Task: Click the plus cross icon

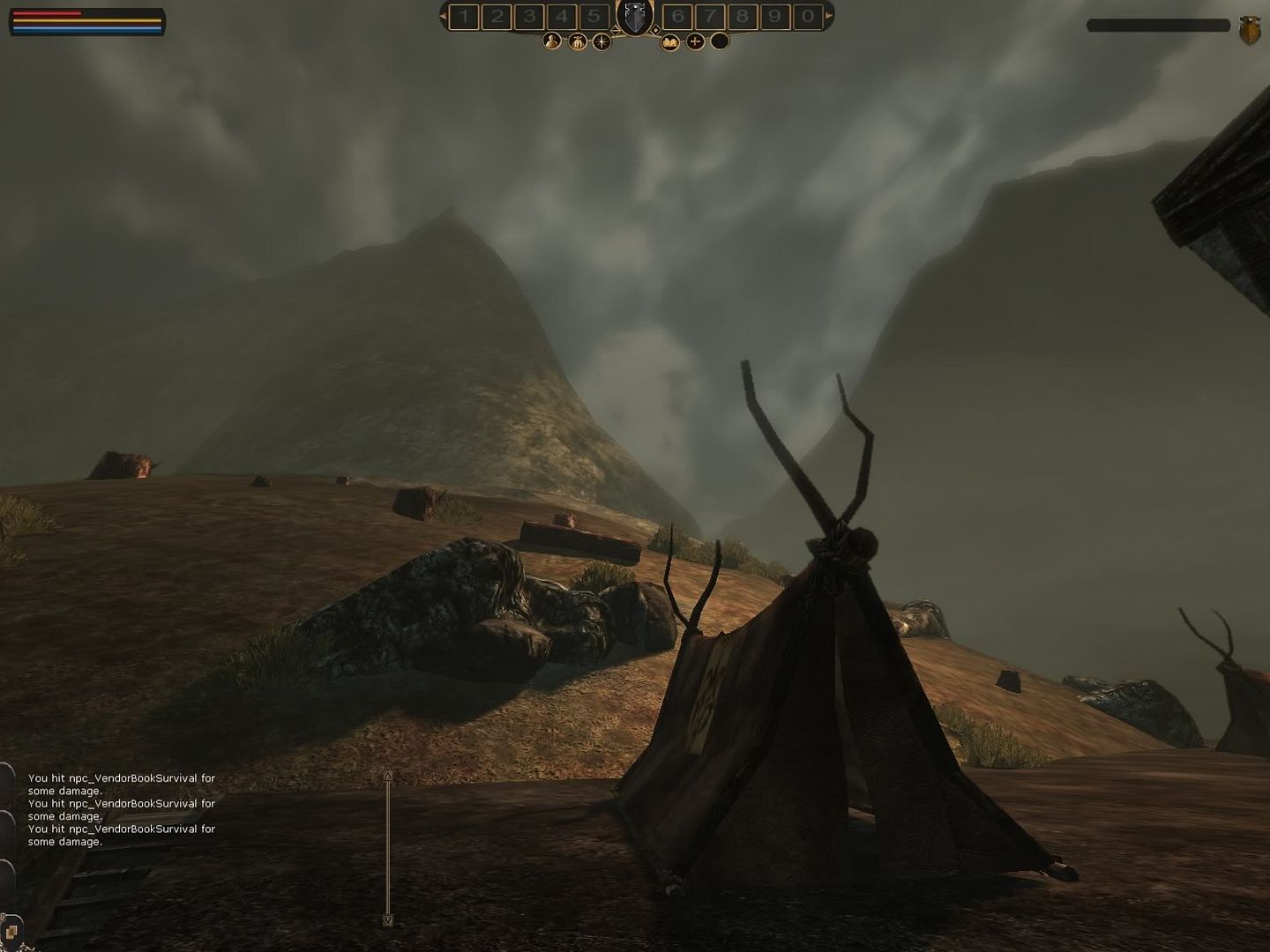Action: tap(696, 41)
